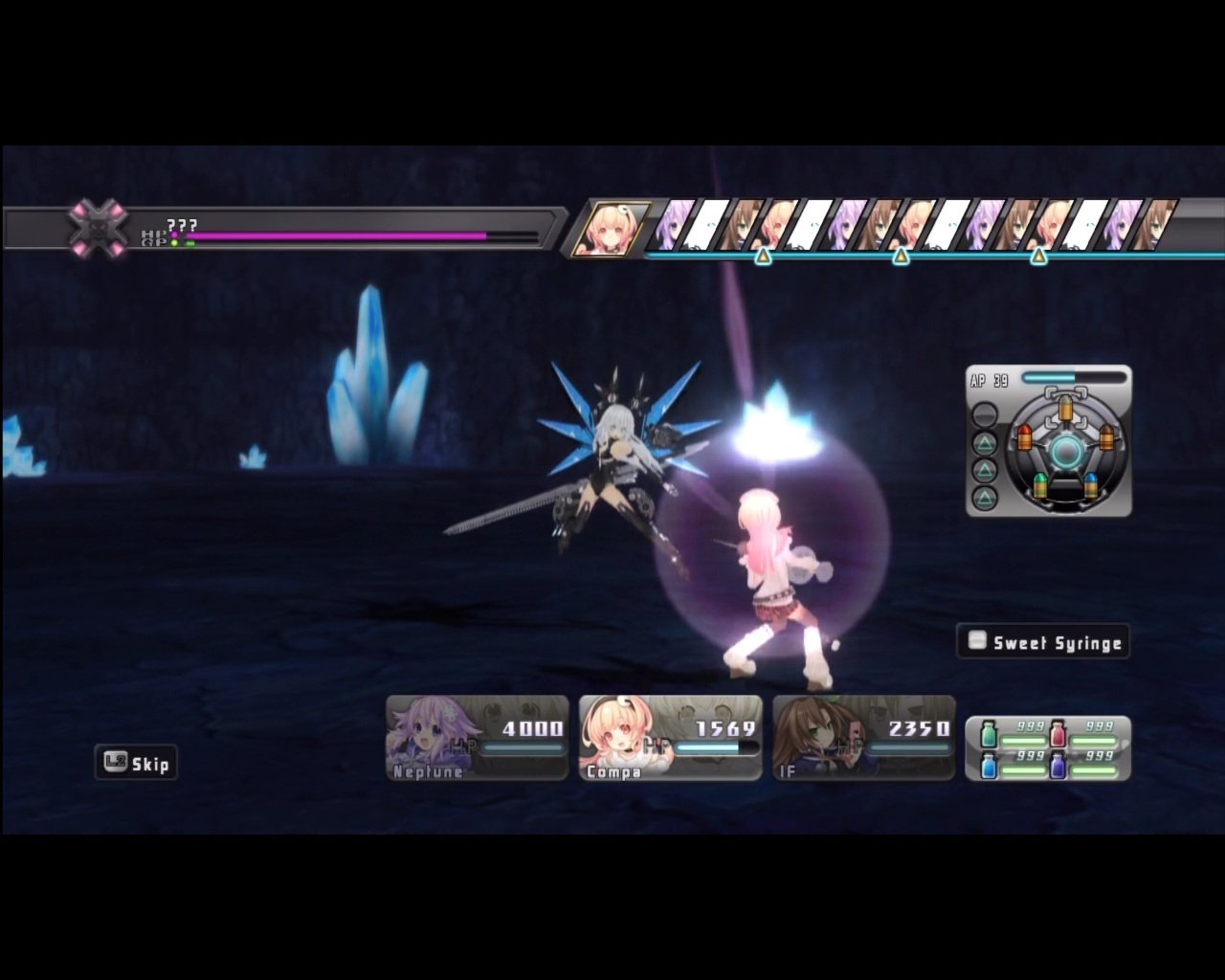Click the red potion bottle icon

[x=1058, y=733]
